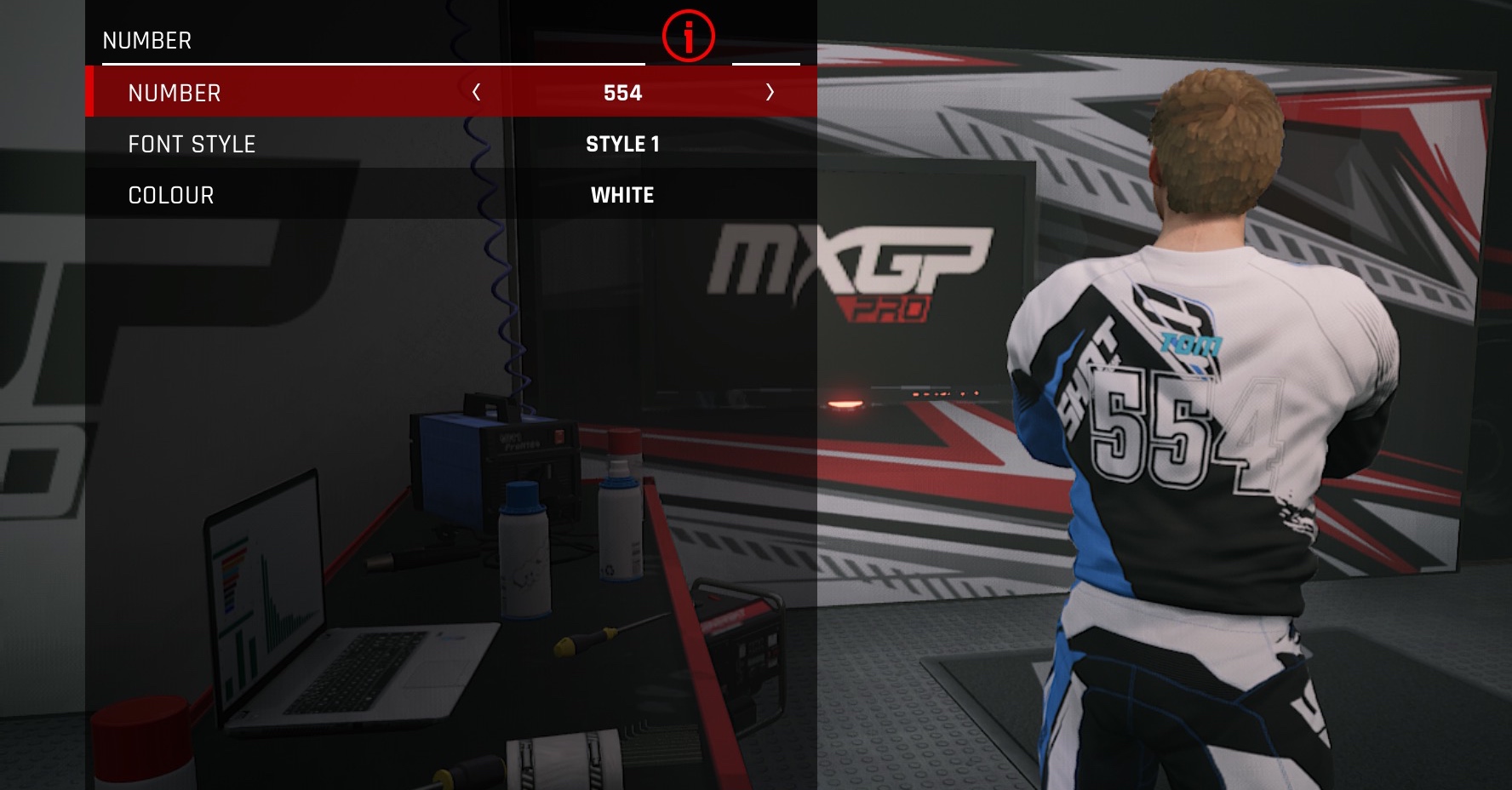Click the red info icon

(x=688, y=37)
